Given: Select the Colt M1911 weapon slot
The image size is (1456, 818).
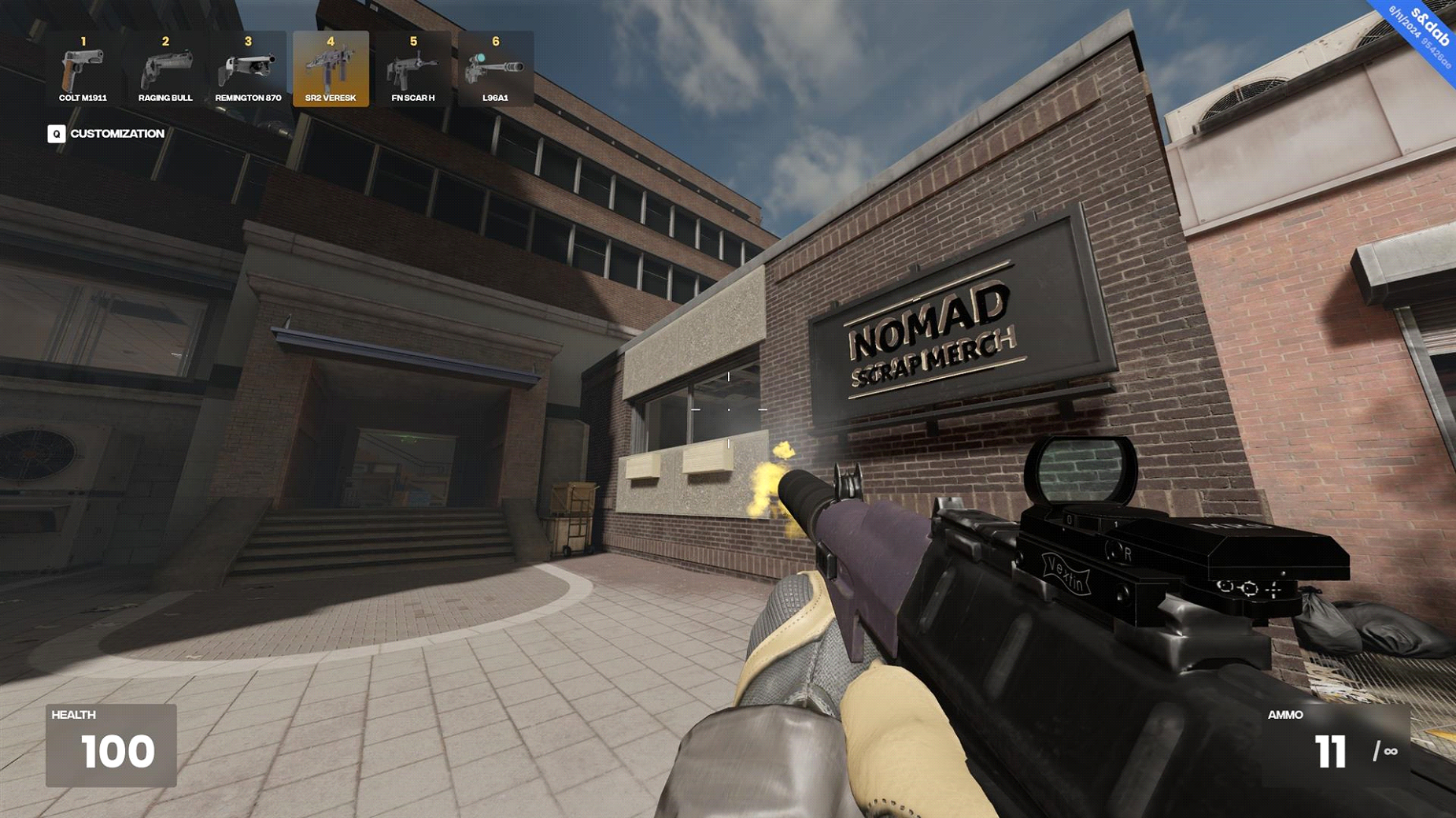Looking at the screenshot, I should click(83, 69).
